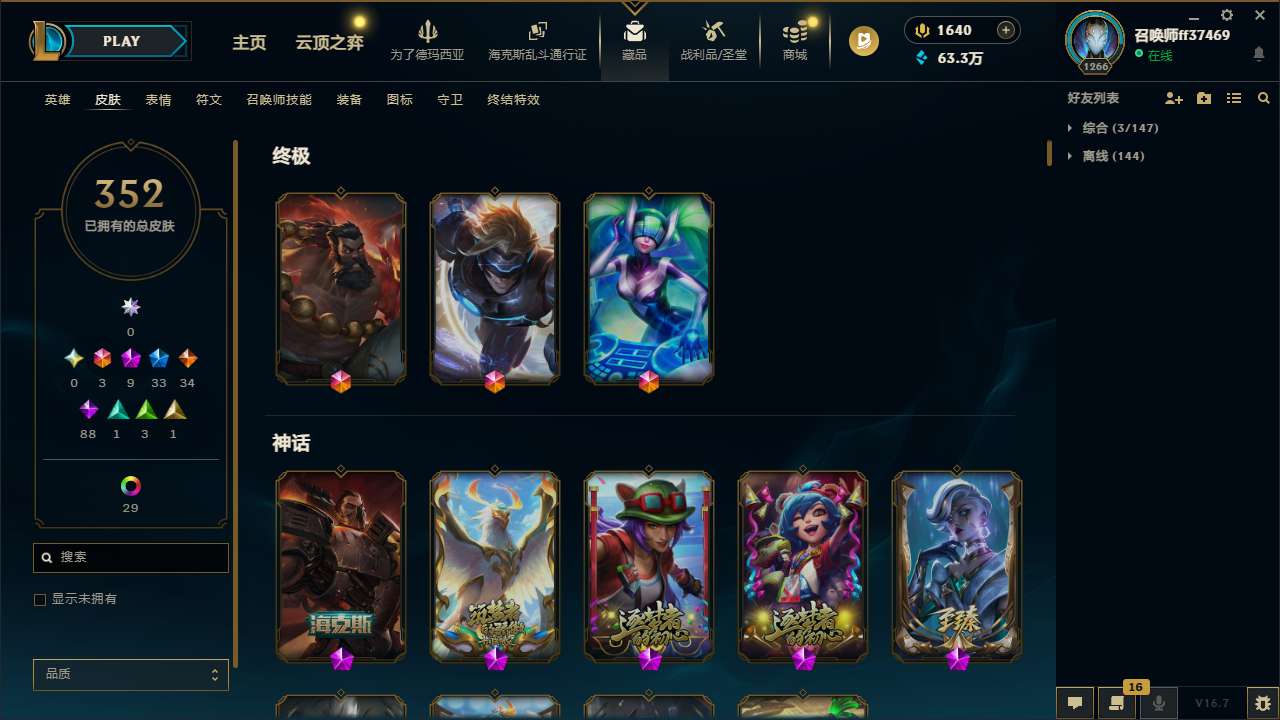Click the add-friend icon in the friends panel

(x=1173, y=98)
